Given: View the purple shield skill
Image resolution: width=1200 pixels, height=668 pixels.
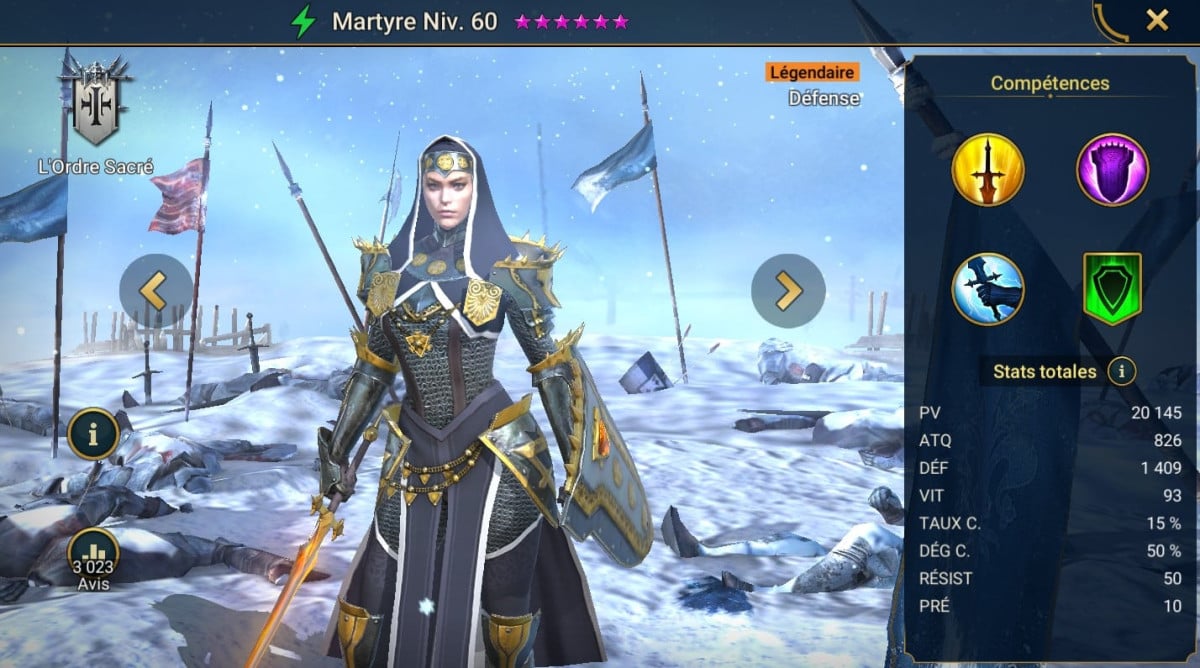Looking at the screenshot, I should click(x=1112, y=170).
